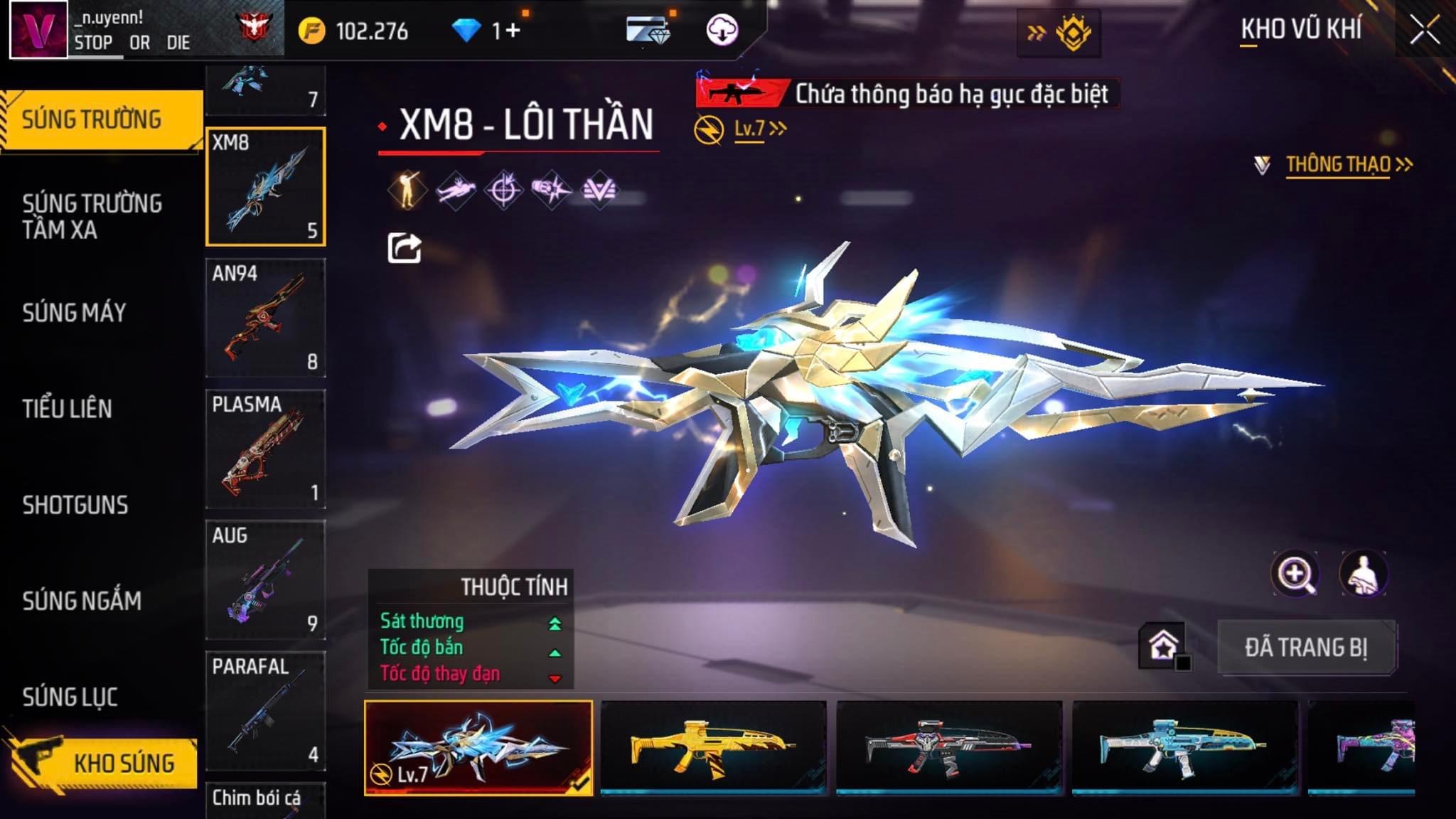Select the AUG weapon tile
Viewport: 1456px width, 819px height.
coord(265,579)
